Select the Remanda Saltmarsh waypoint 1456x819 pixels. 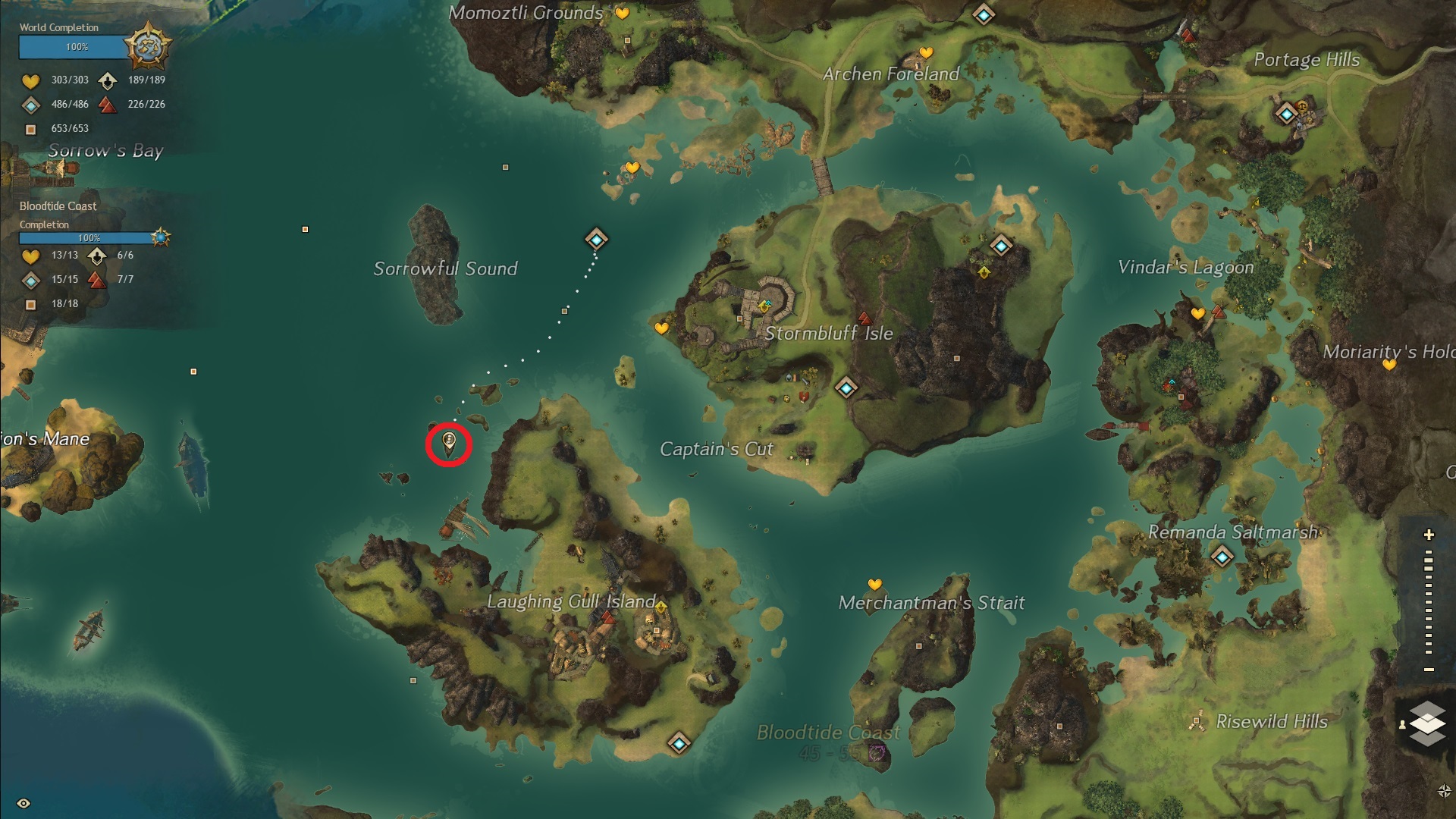[x=1222, y=557]
